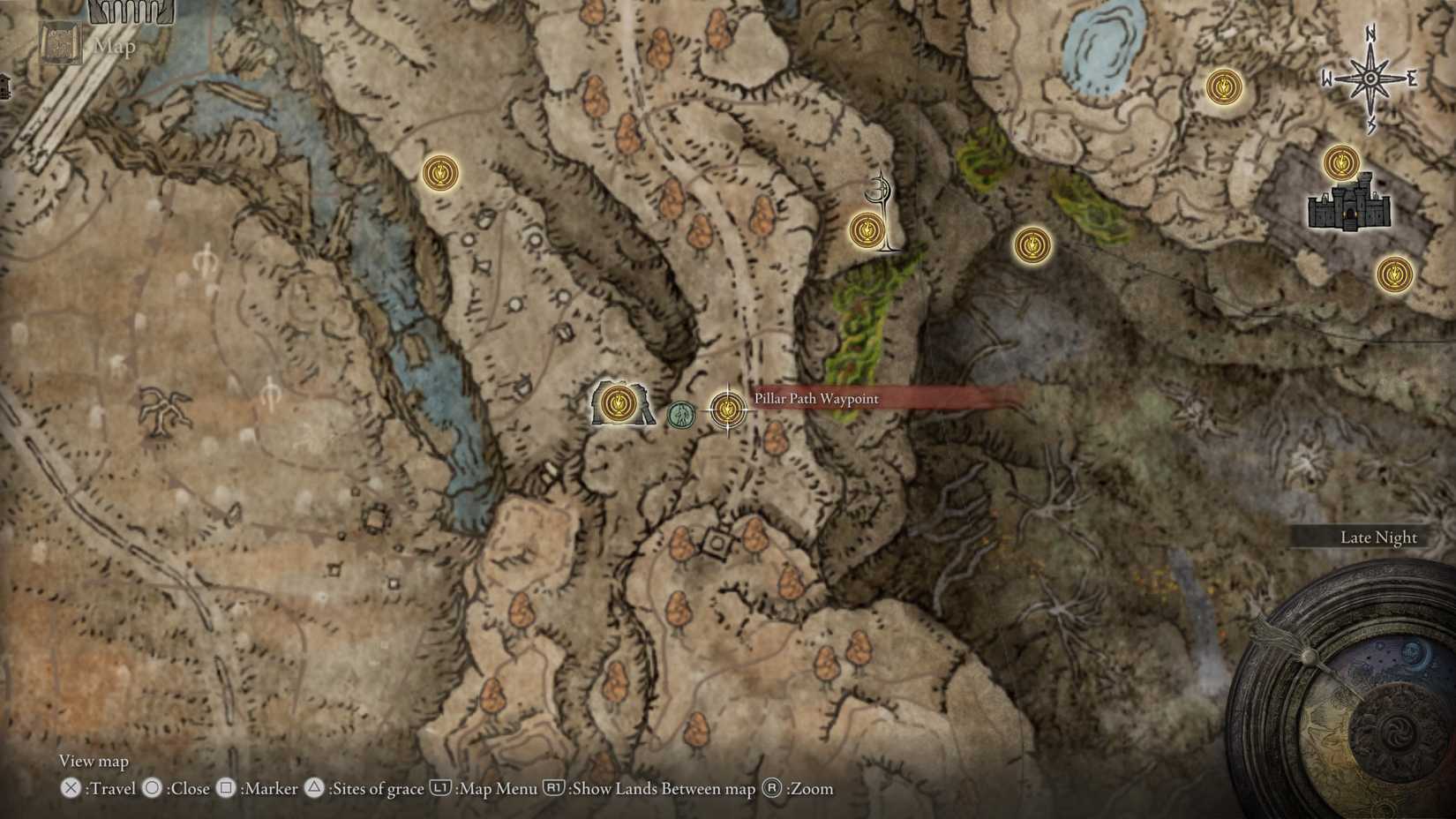This screenshot has height=819, width=1456.
Task: Select the grace icon left of Pillar Path Waypoint
Action: pyautogui.click(x=619, y=404)
